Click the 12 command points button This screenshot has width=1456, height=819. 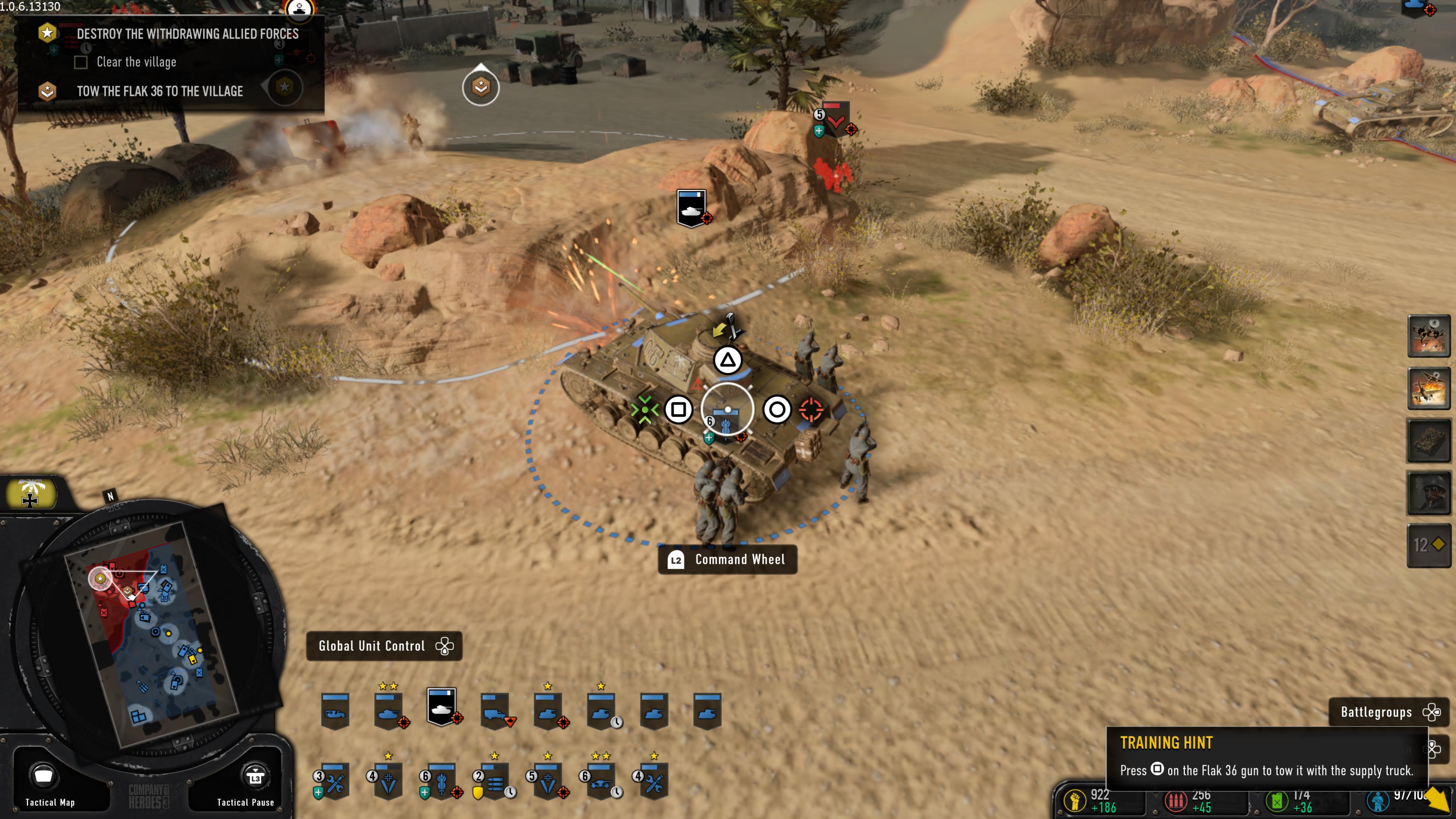pyautogui.click(x=1428, y=545)
